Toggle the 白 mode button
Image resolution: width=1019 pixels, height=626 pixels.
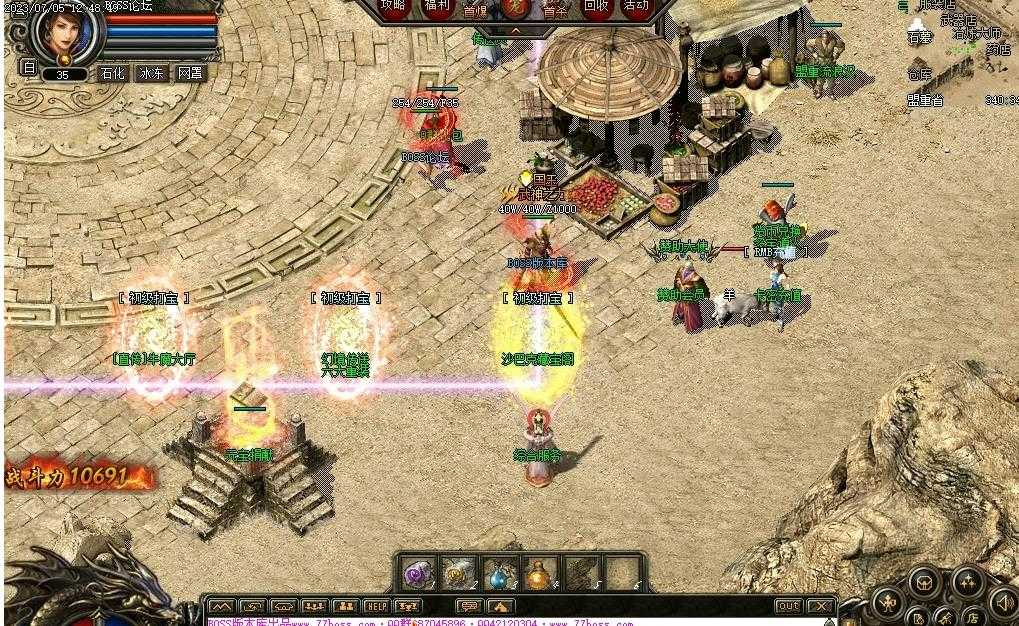28,68
